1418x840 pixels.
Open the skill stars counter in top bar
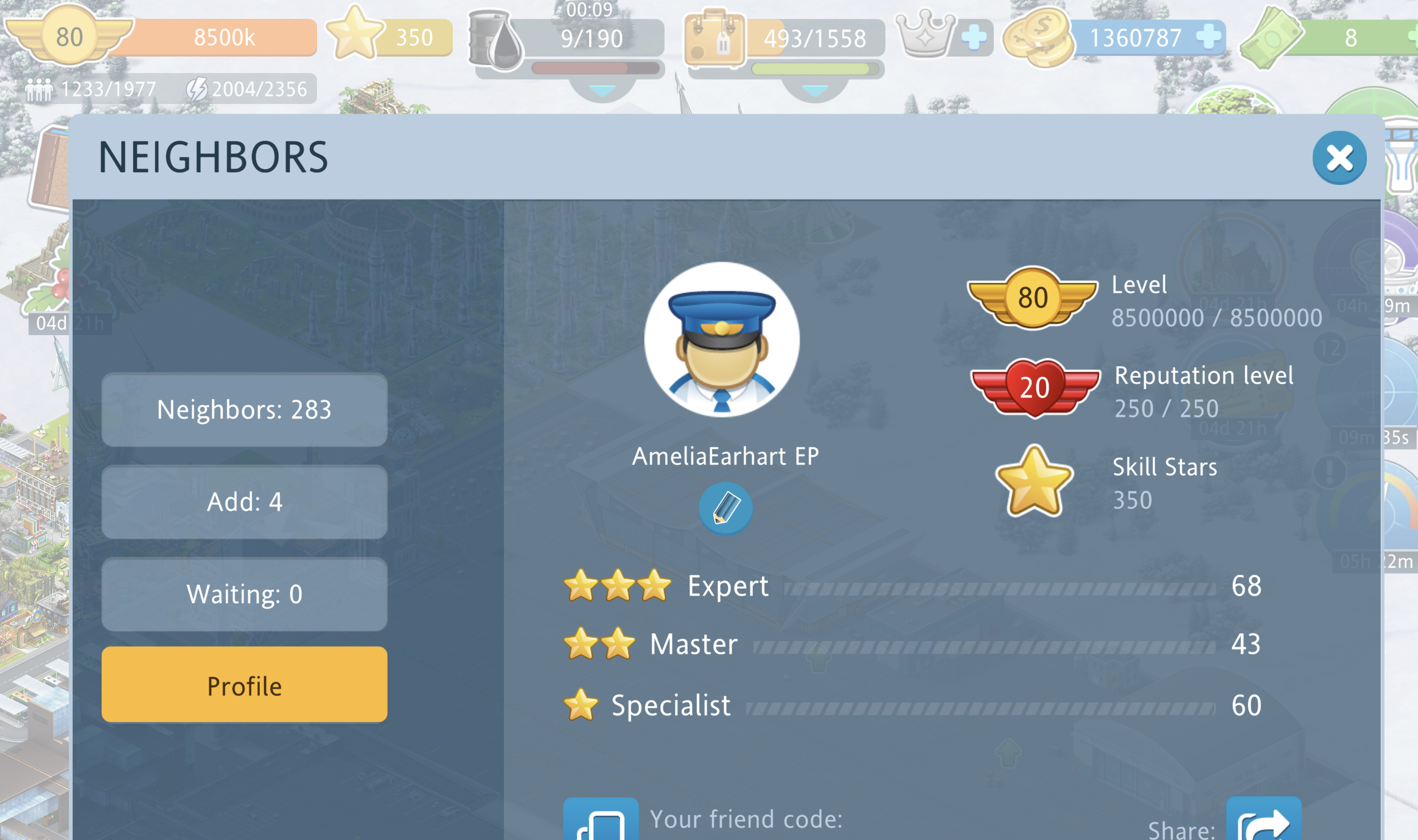[x=389, y=36]
